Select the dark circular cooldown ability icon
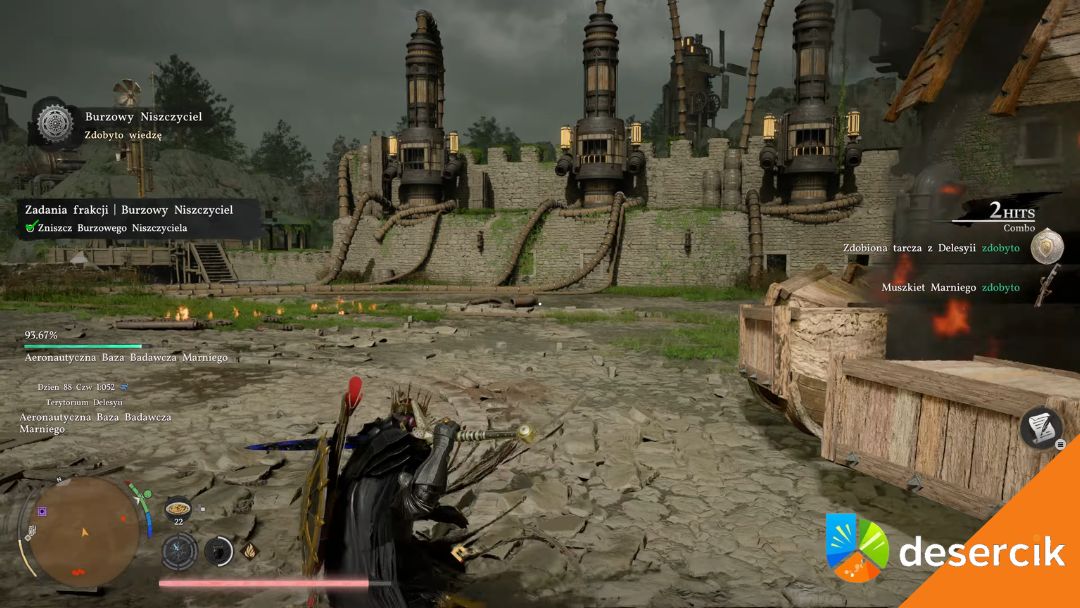 pyautogui.click(x=218, y=551)
